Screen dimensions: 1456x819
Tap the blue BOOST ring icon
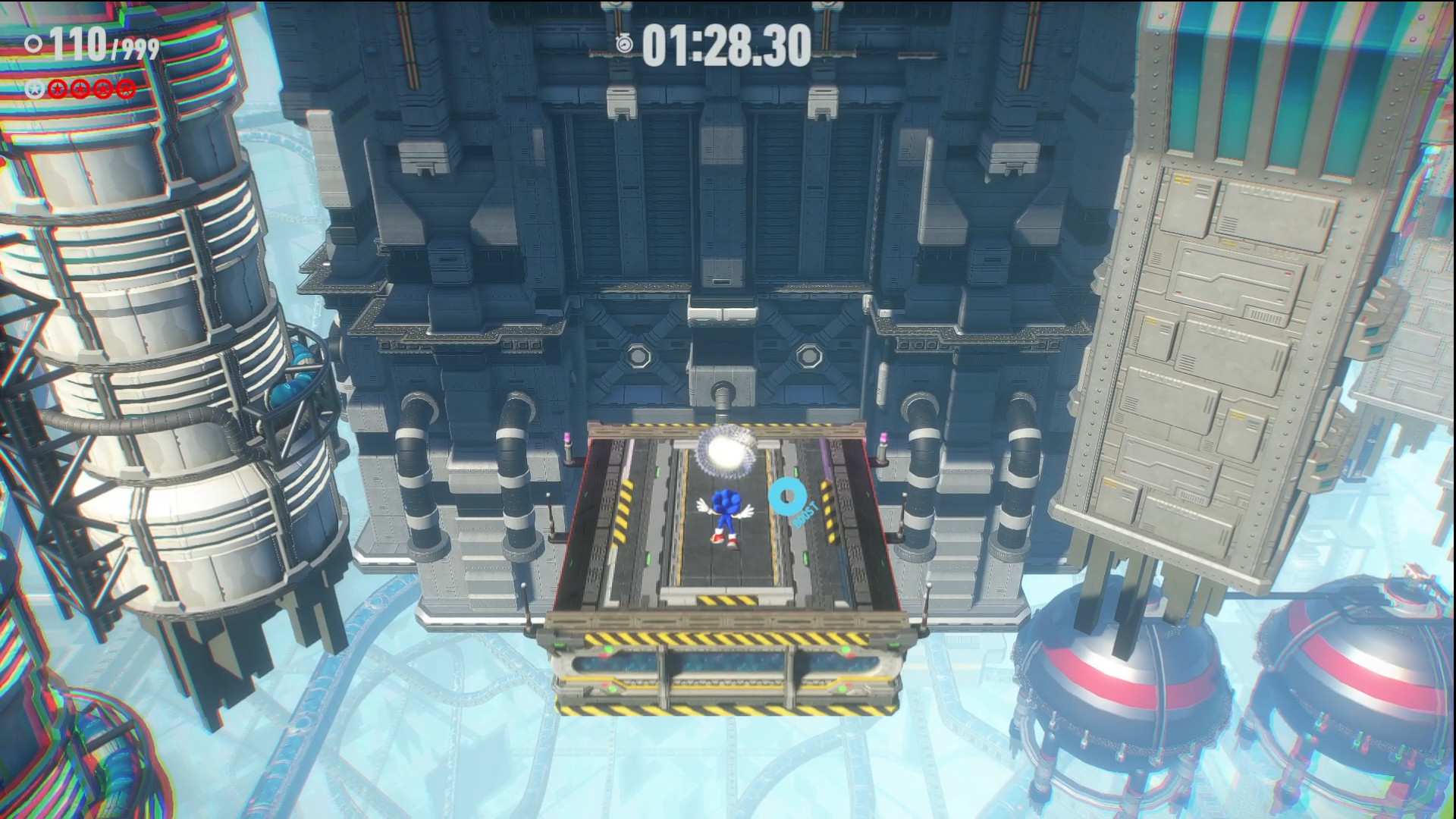(787, 495)
